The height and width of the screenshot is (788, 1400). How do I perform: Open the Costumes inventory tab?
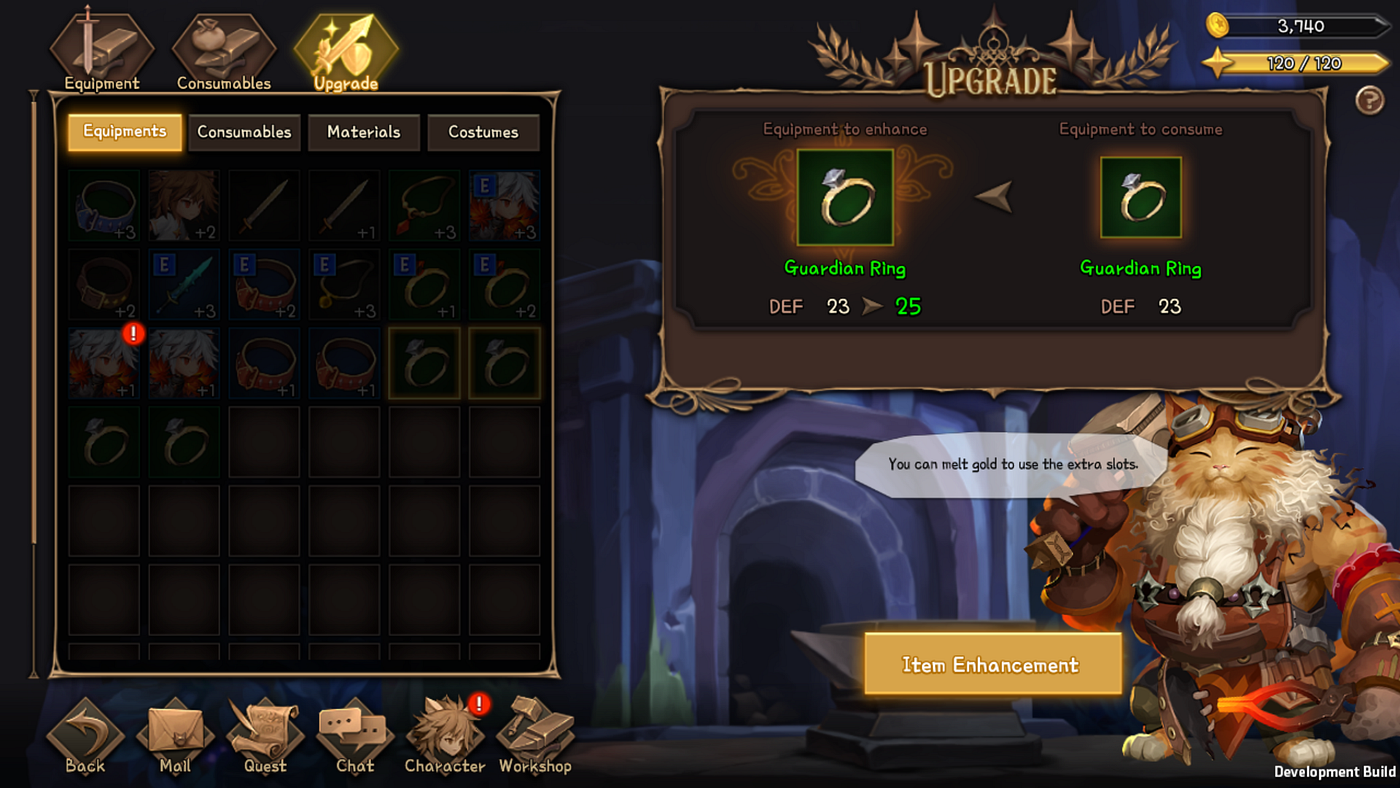(x=483, y=132)
